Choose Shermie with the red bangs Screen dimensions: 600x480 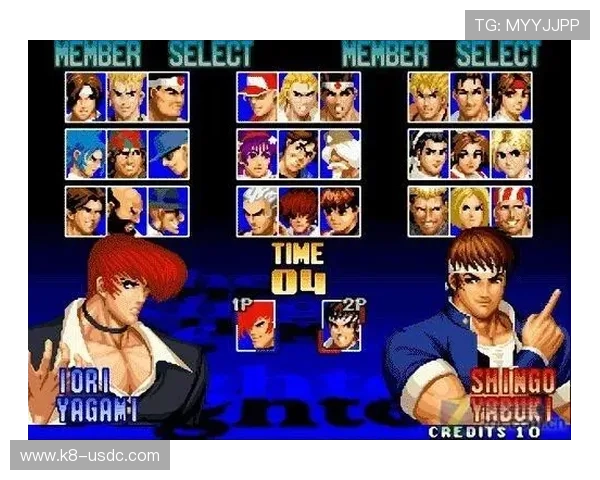[298, 211]
